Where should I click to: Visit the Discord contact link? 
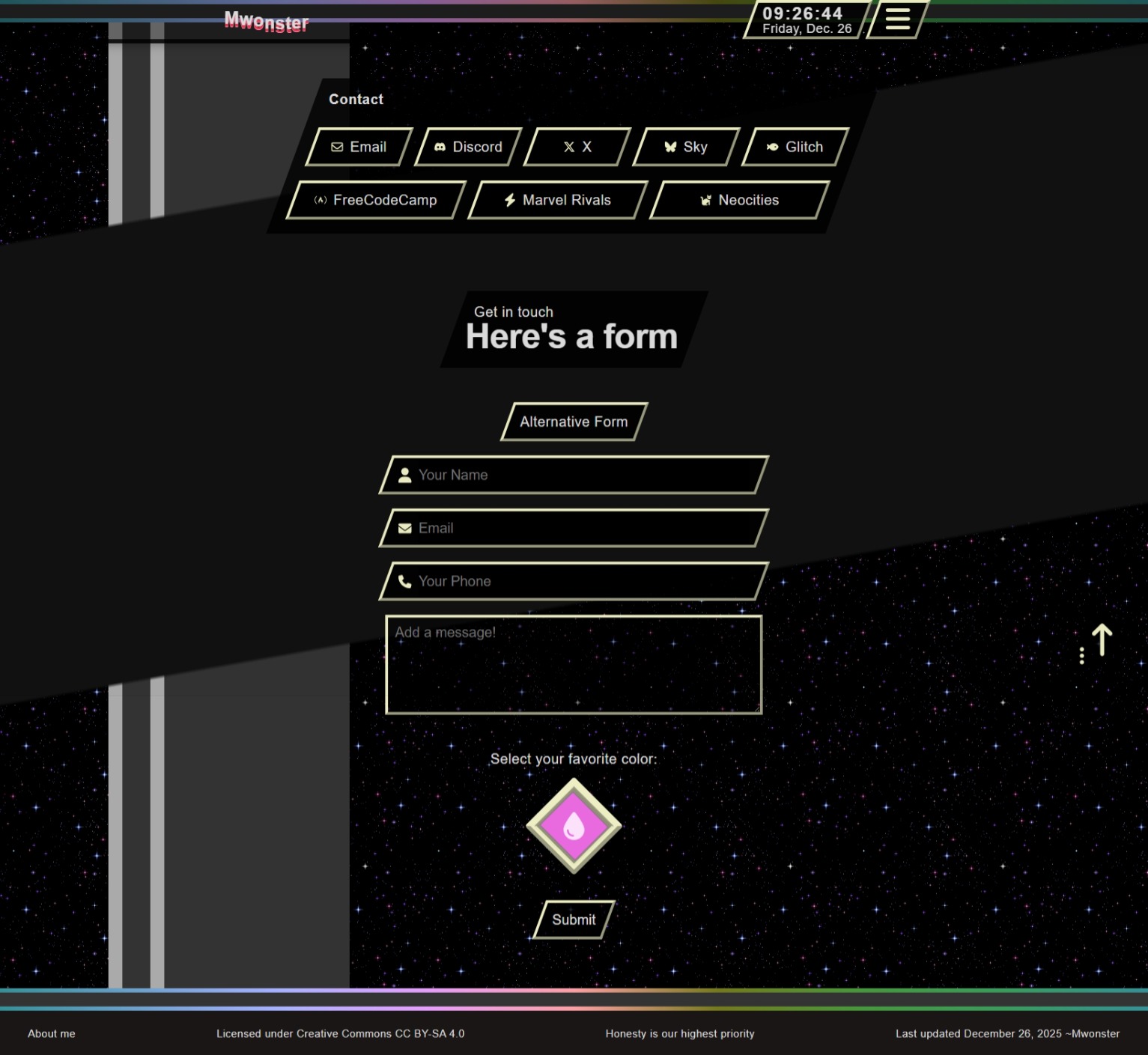[x=468, y=147]
